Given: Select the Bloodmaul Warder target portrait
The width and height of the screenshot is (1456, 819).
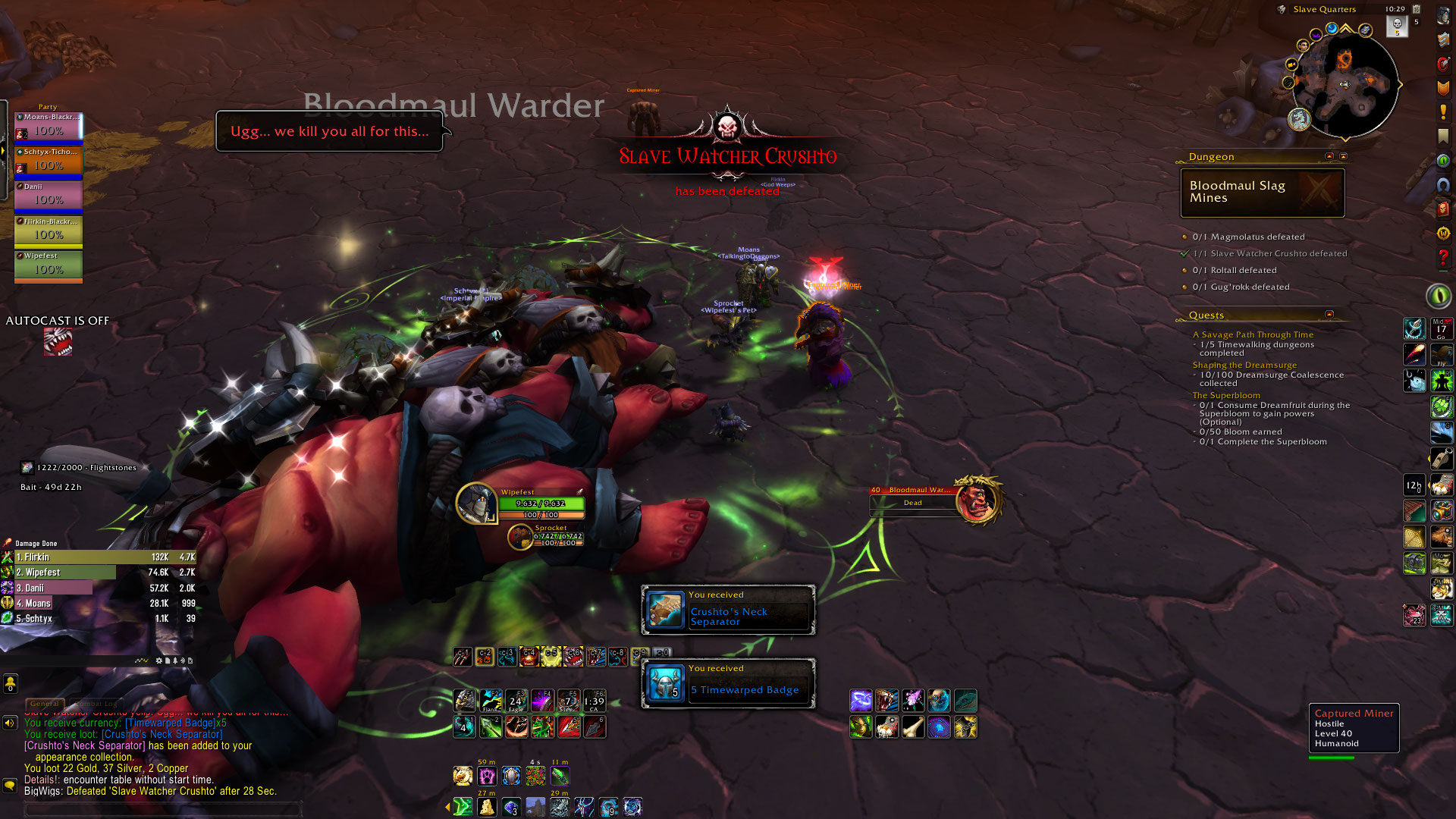Looking at the screenshot, I should click(977, 500).
